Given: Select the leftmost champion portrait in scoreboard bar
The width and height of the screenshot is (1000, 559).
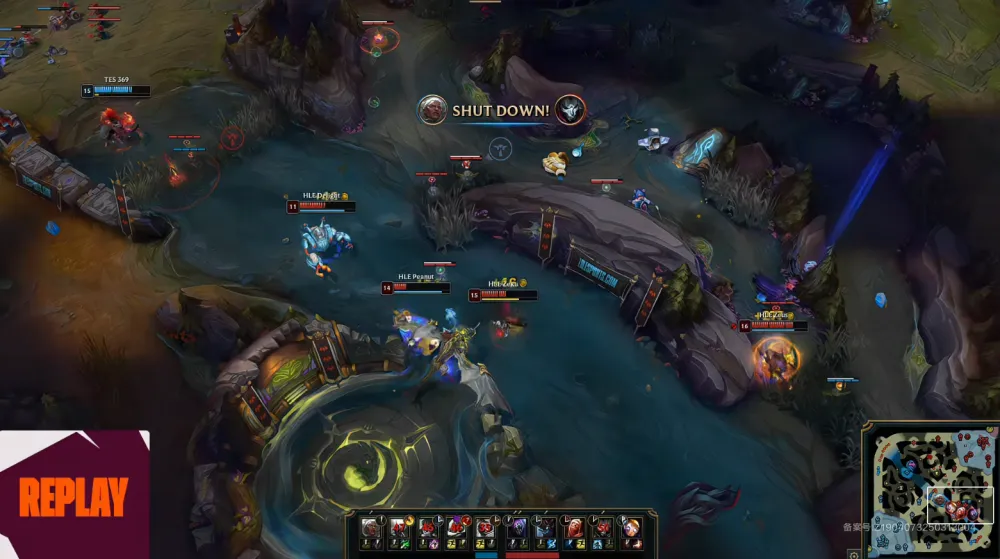Looking at the screenshot, I should (371, 528).
